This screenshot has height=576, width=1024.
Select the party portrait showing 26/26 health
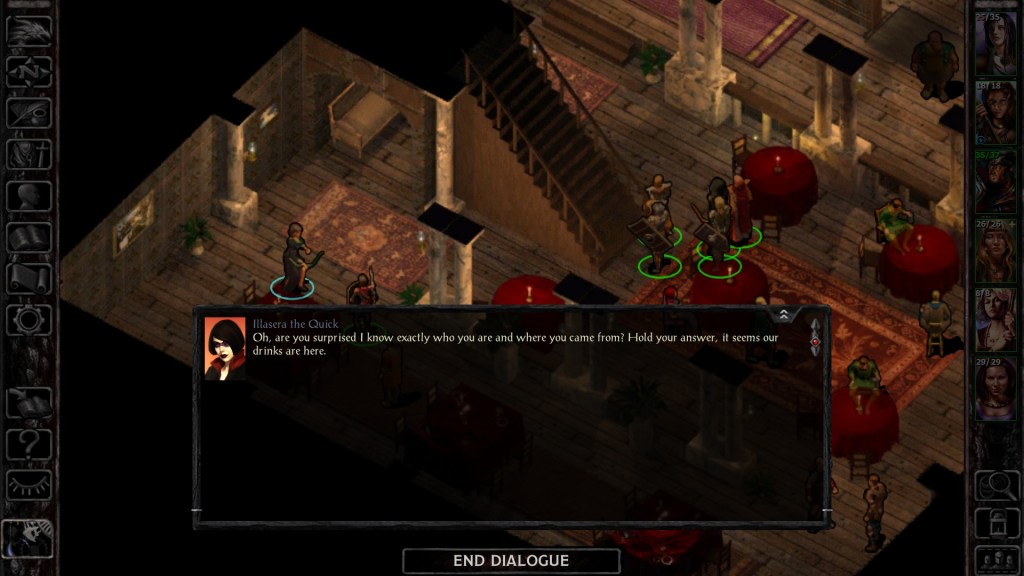point(995,251)
